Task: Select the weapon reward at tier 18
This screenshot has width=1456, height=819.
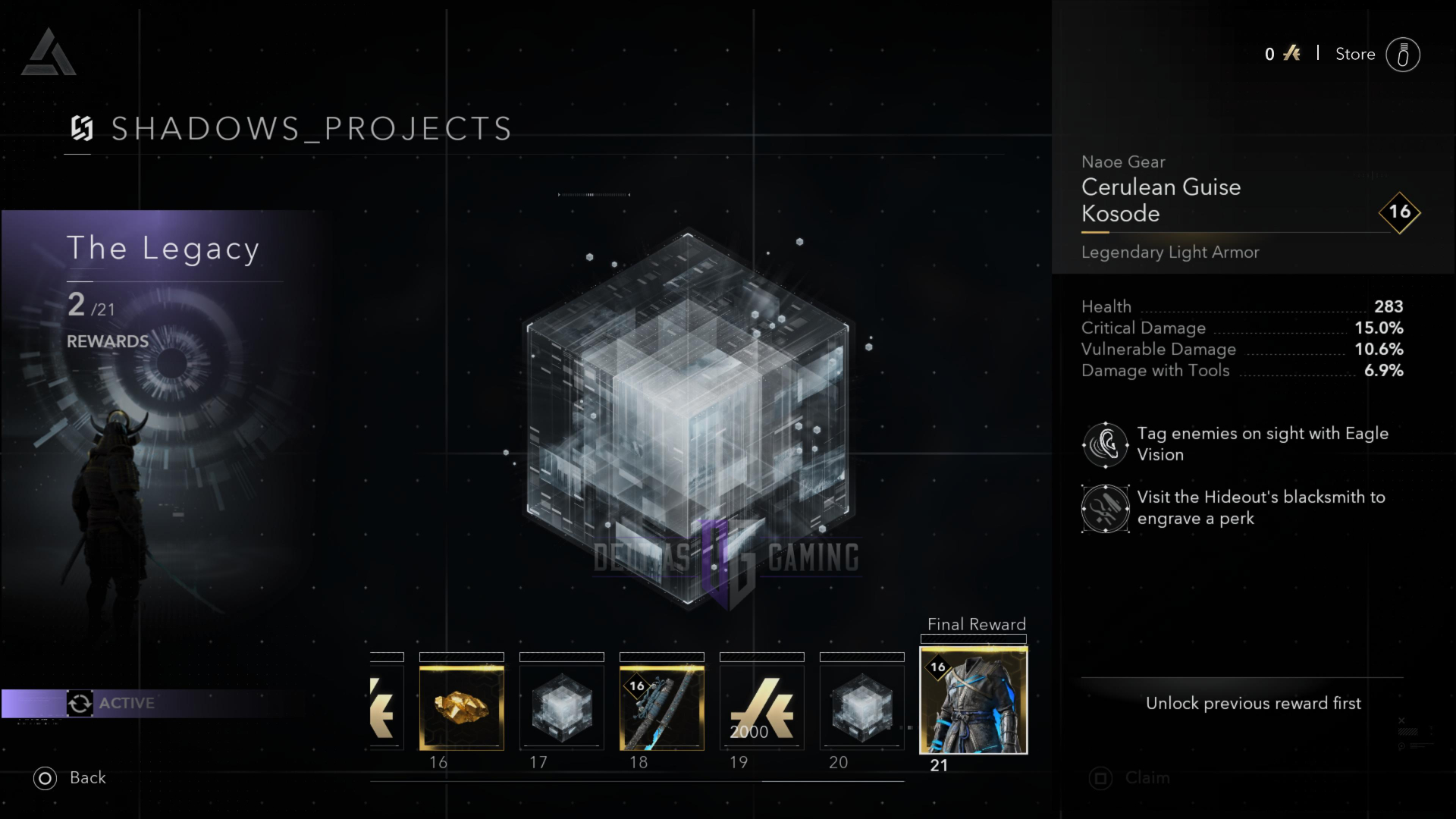Action: (661, 708)
